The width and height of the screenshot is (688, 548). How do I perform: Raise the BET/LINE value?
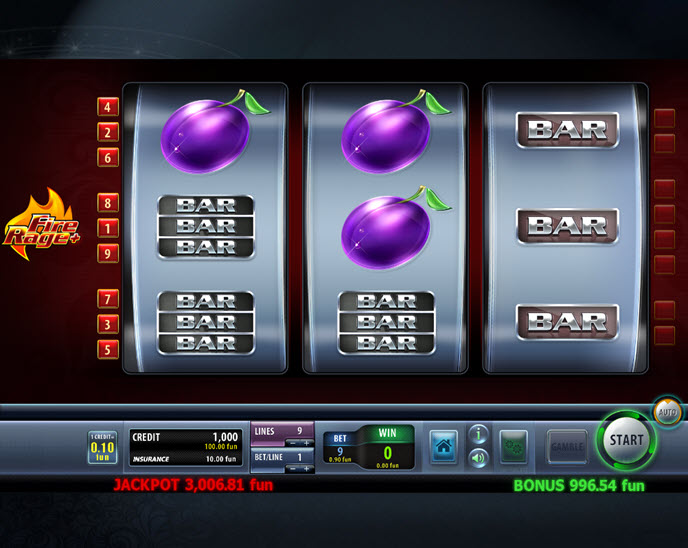pos(306,468)
